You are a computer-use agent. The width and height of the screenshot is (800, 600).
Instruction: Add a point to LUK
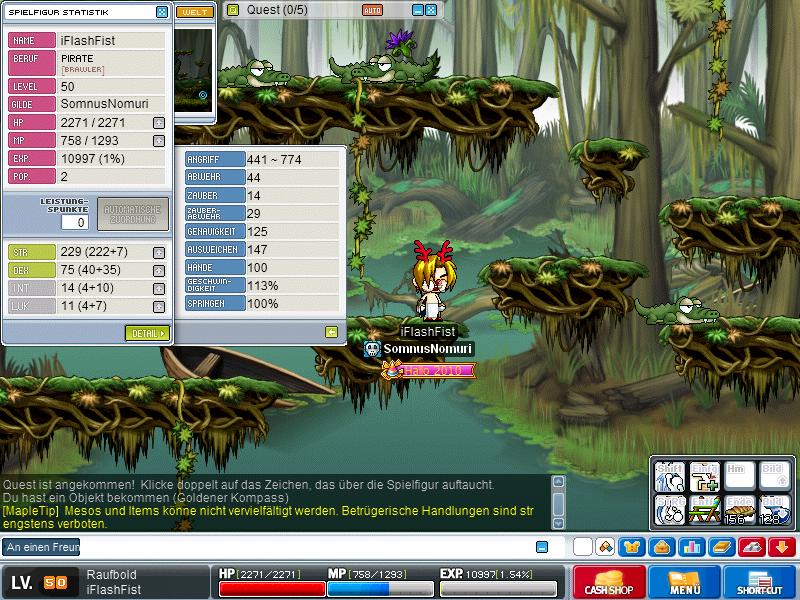coord(159,306)
